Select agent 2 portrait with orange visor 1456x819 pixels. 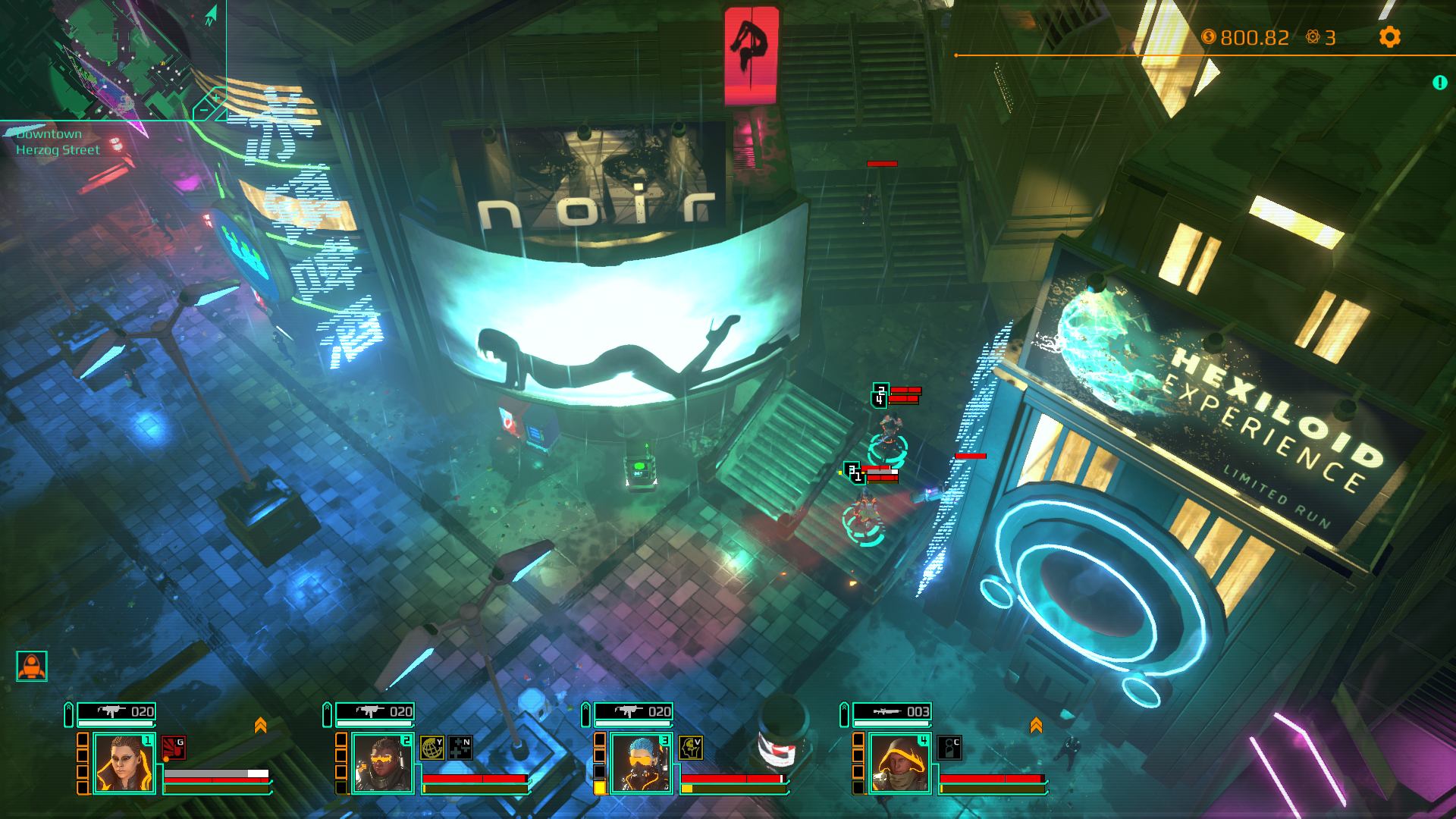pos(383,763)
